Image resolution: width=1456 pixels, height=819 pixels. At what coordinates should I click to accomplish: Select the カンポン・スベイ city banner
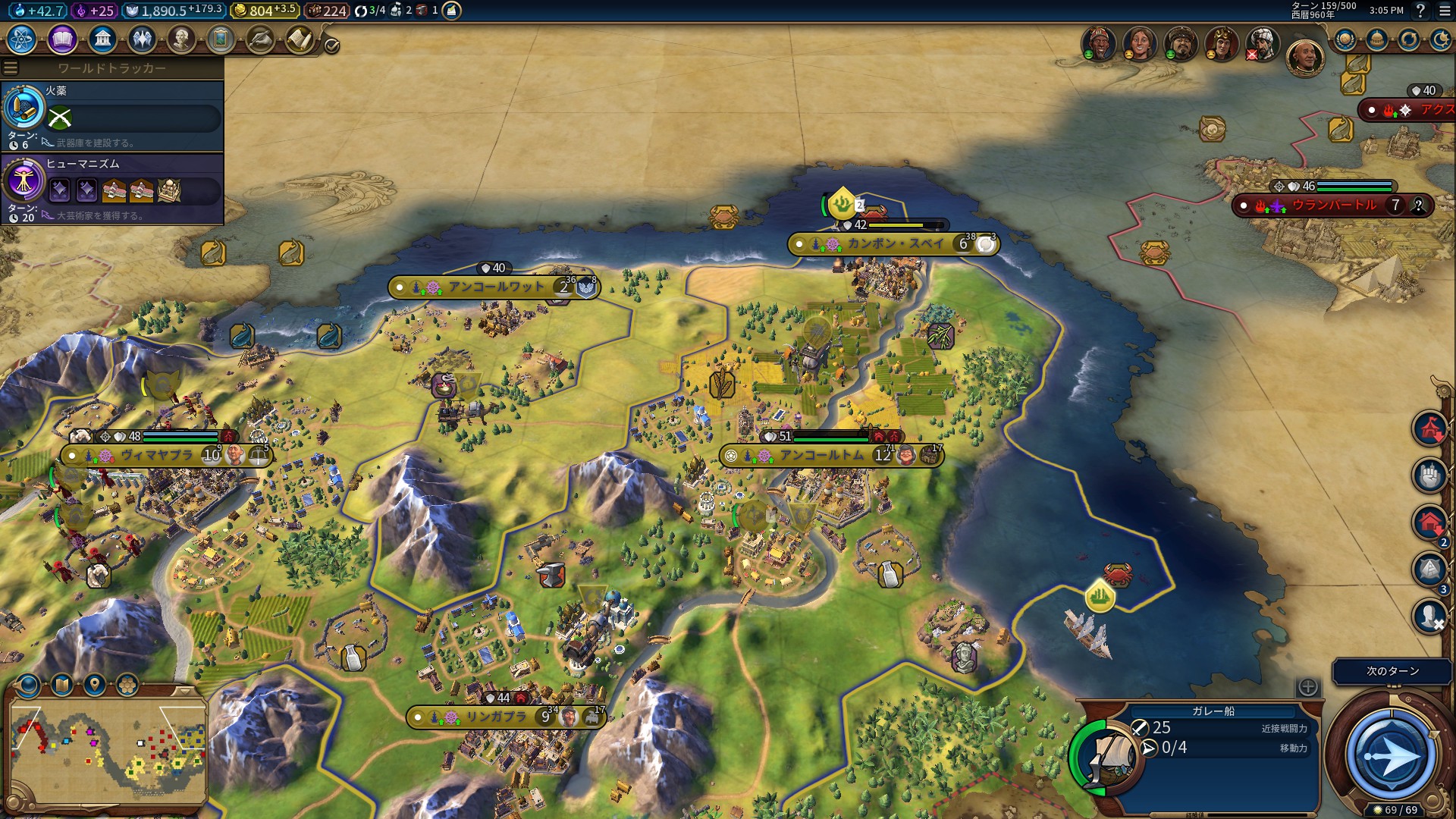[x=895, y=244]
